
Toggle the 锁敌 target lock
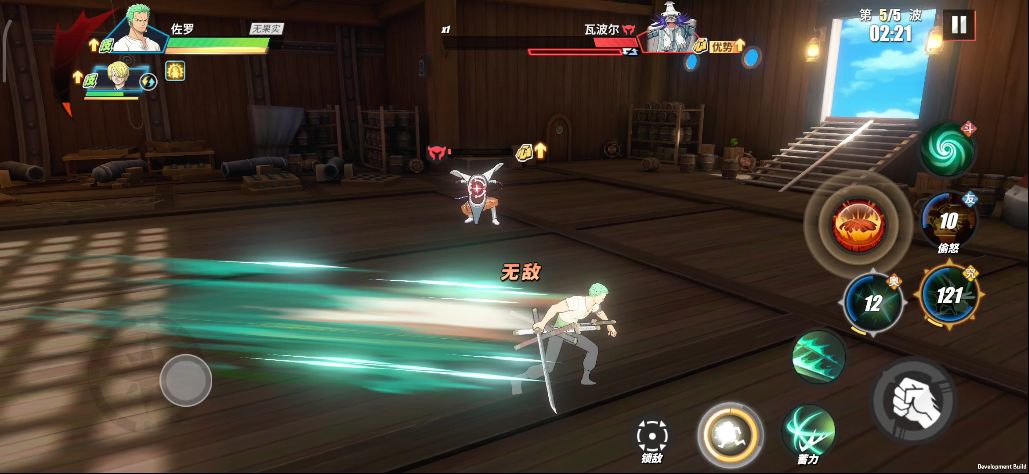[x=653, y=436]
